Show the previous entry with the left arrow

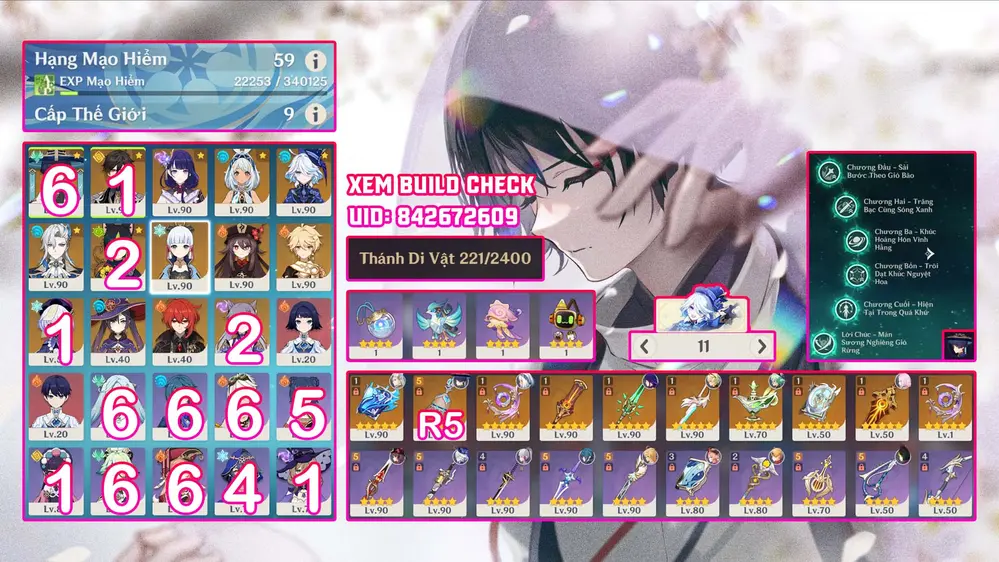point(646,346)
